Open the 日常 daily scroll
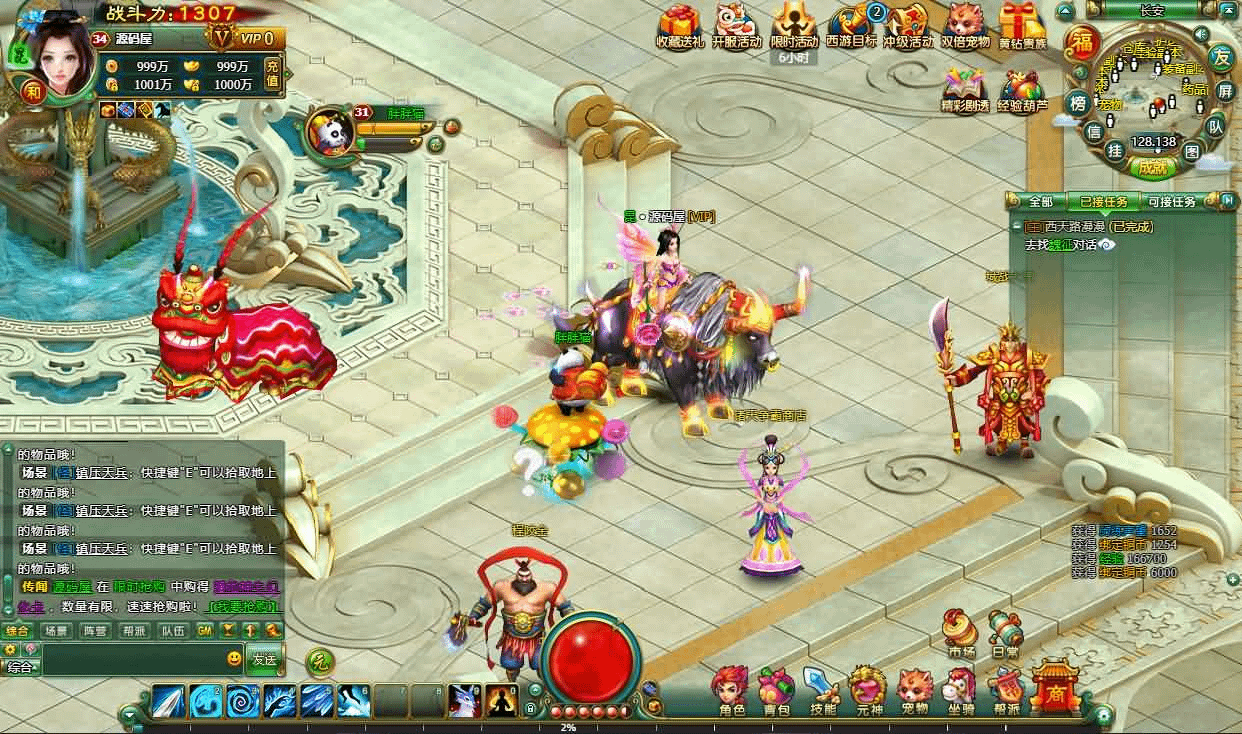 [x=1006, y=632]
